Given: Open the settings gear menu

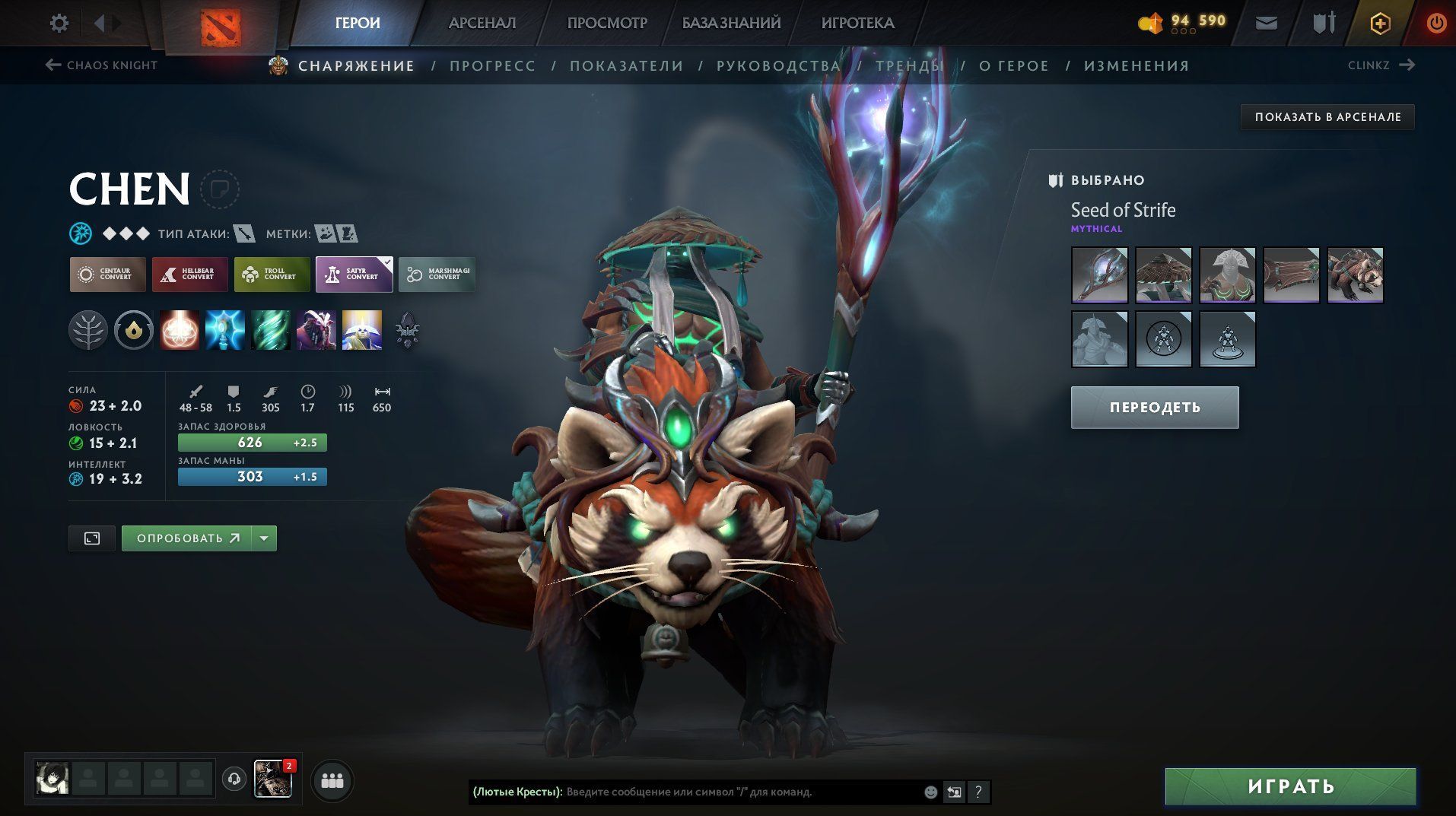Looking at the screenshot, I should click(x=59, y=24).
